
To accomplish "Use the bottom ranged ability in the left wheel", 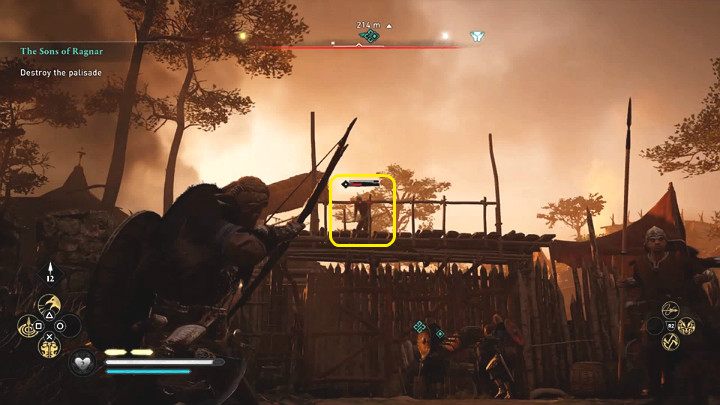I will point(48,346).
